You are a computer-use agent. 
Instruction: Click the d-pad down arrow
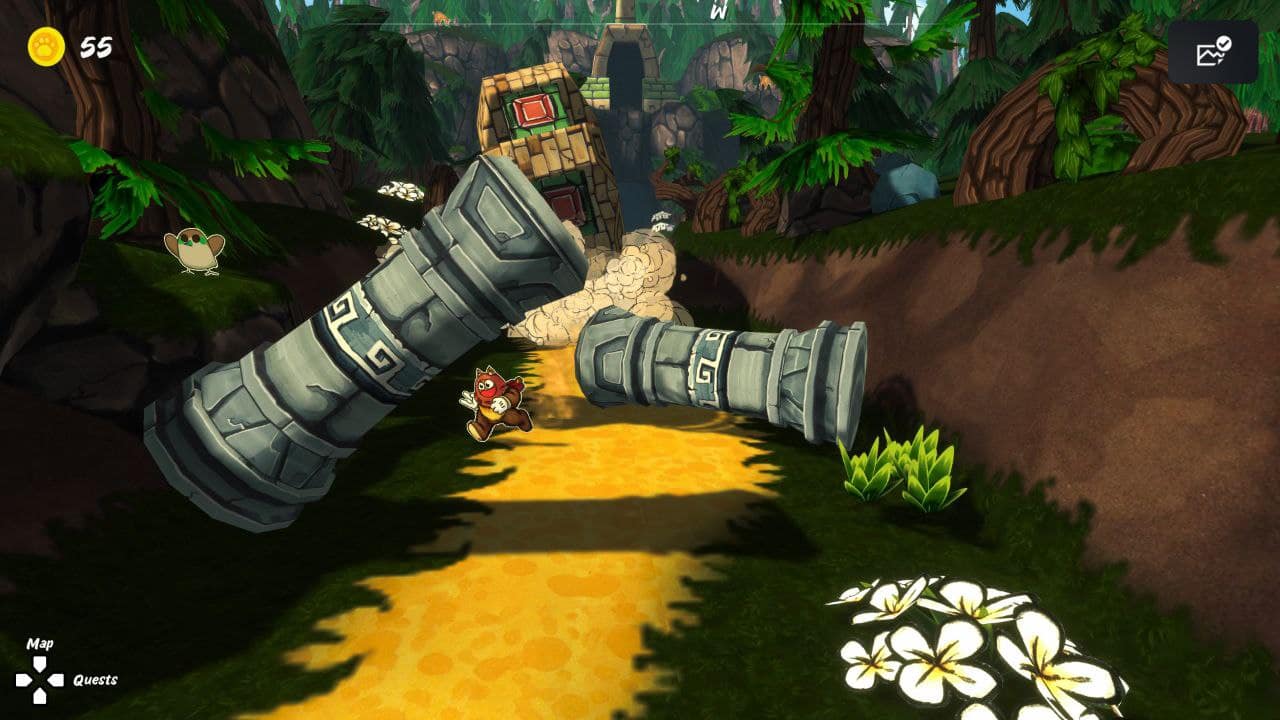(x=40, y=698)
